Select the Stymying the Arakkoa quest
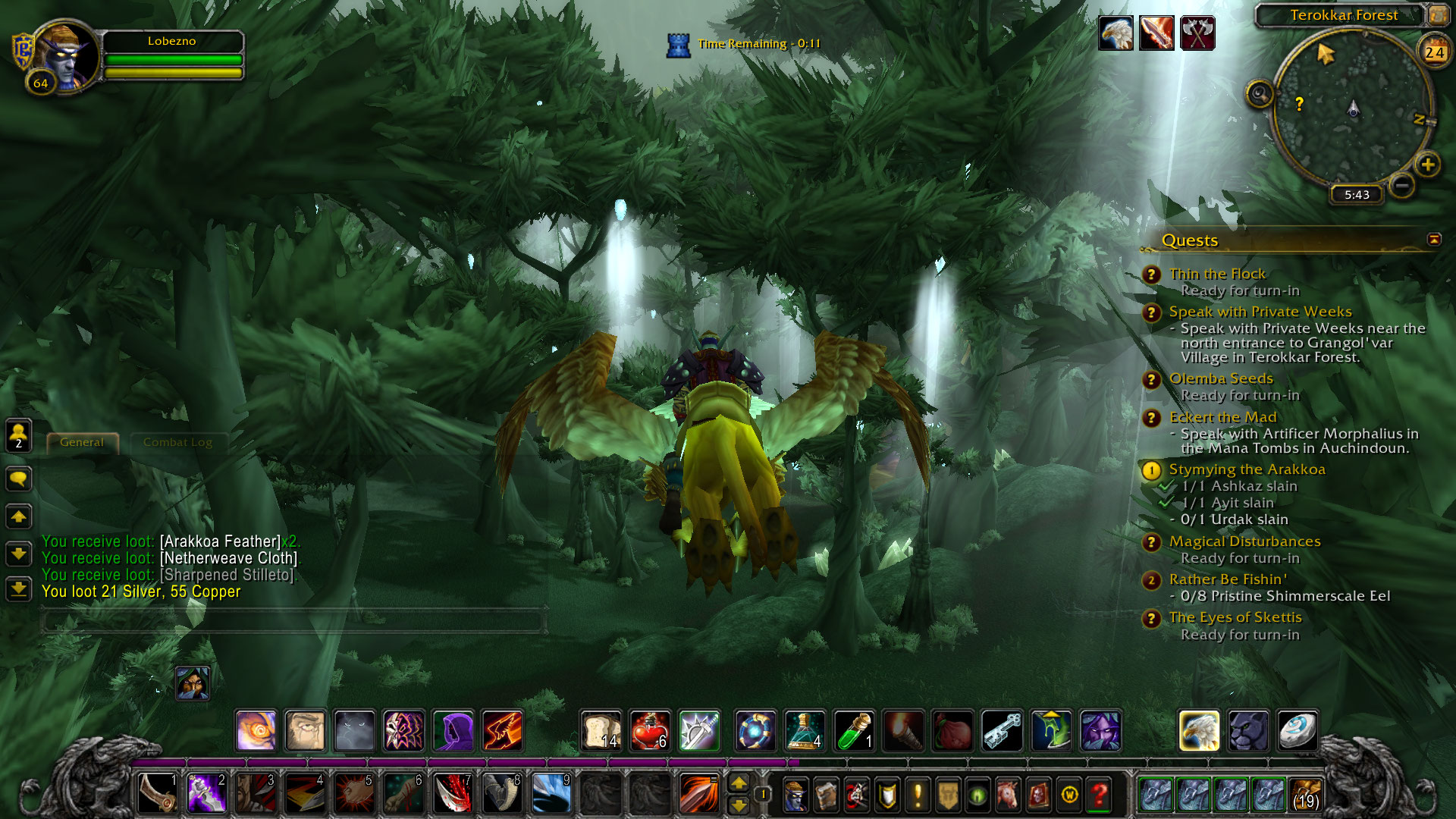This screenshot has width=1456, height=819. (1247, 469)
